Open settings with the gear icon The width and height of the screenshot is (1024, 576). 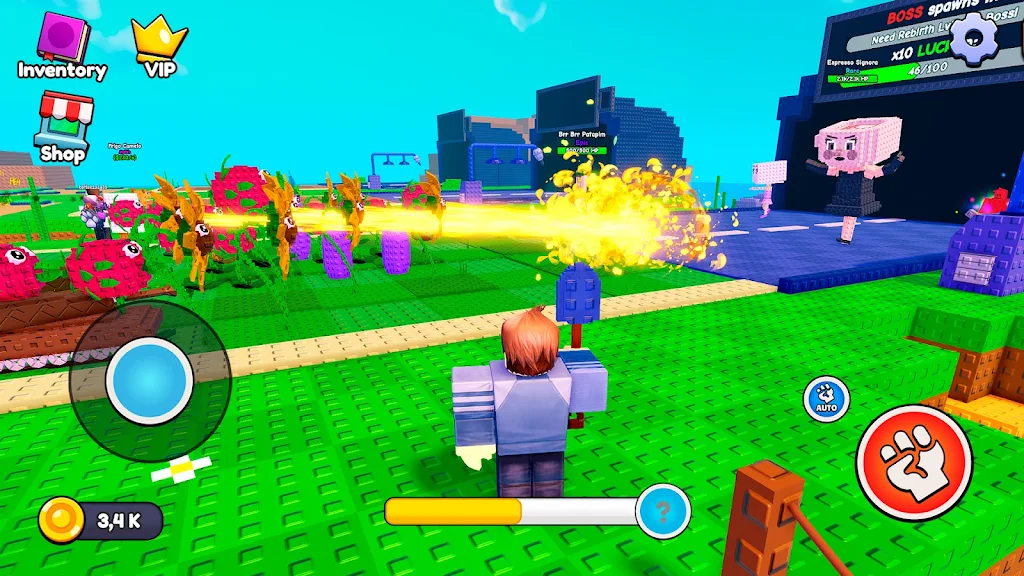tap(970, 39)
